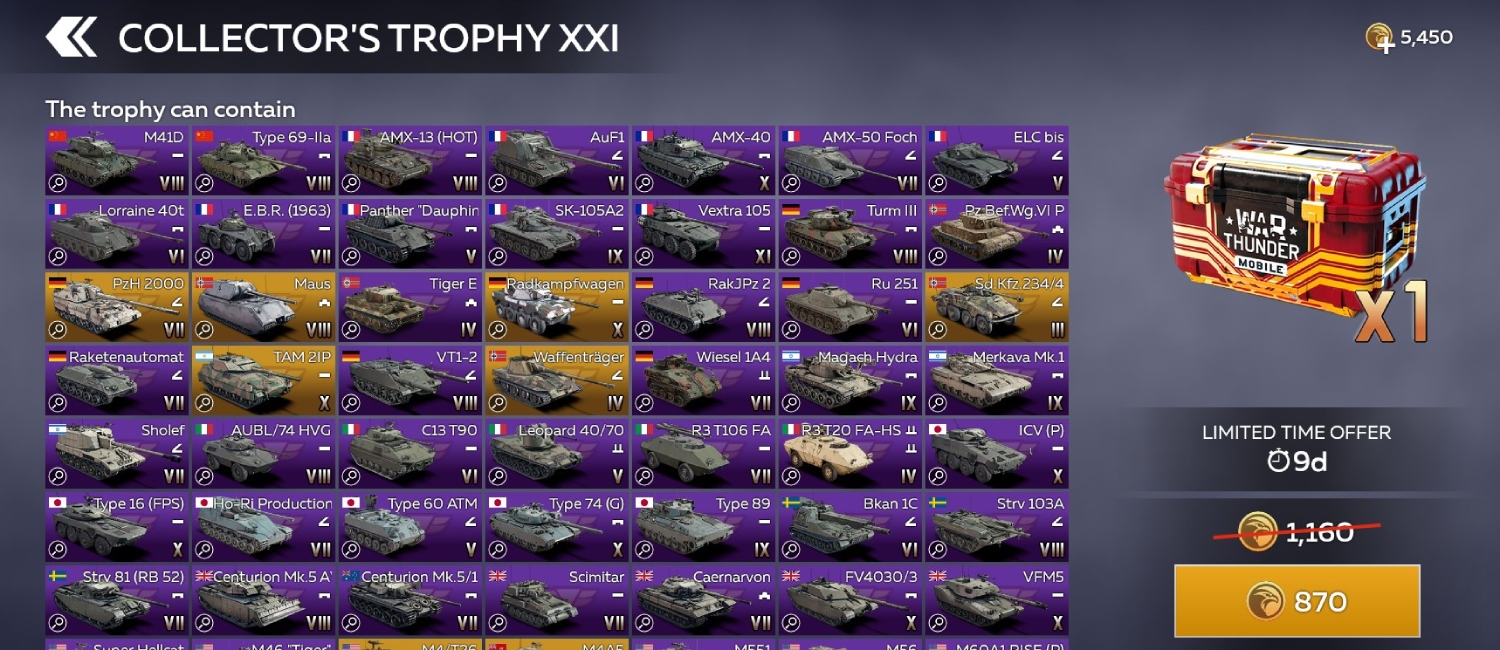This screenshot has height=650, width=1500.
Task: Open the ELC bis vehicle card
Action: [996, 160]
